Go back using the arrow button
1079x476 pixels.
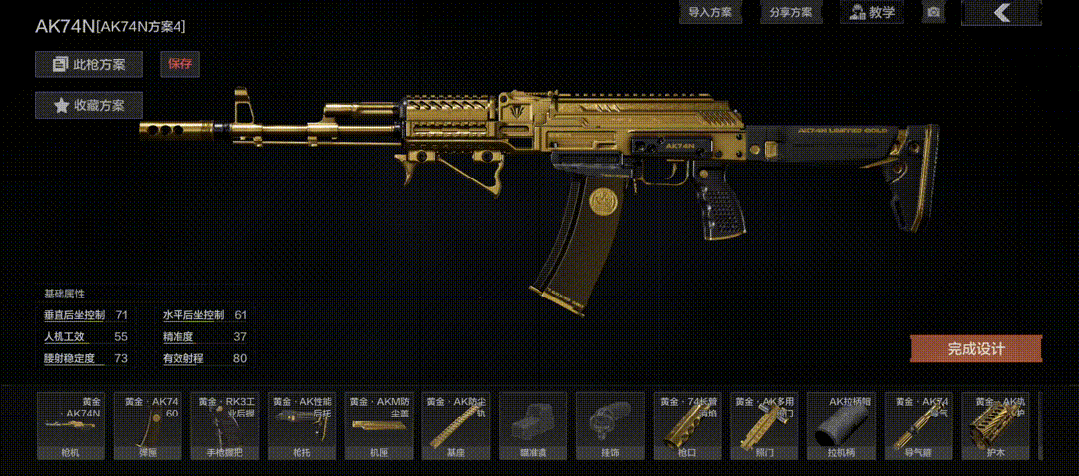coord(1001,13)
